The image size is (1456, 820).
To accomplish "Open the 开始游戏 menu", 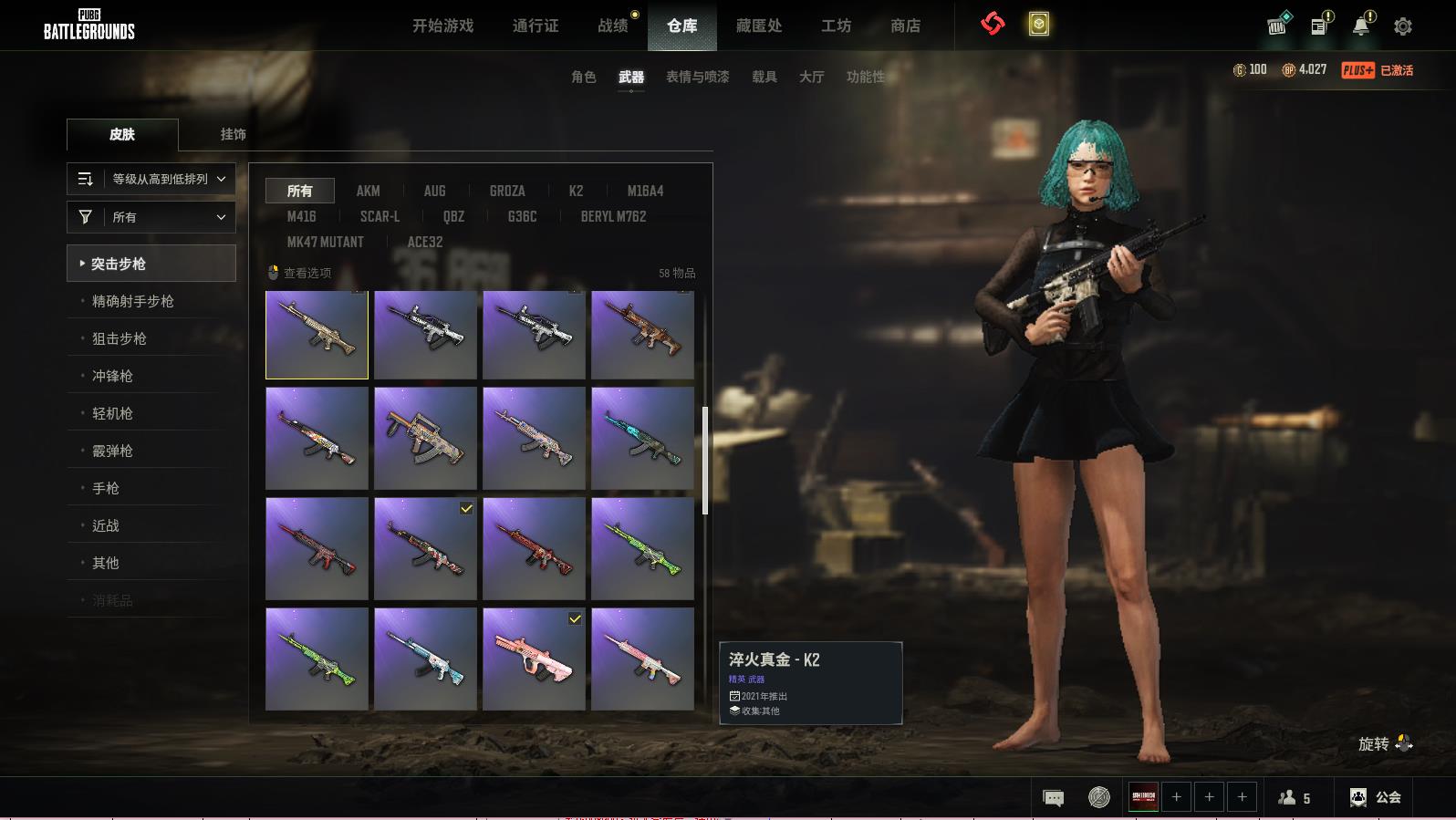I will pos(442,26).
